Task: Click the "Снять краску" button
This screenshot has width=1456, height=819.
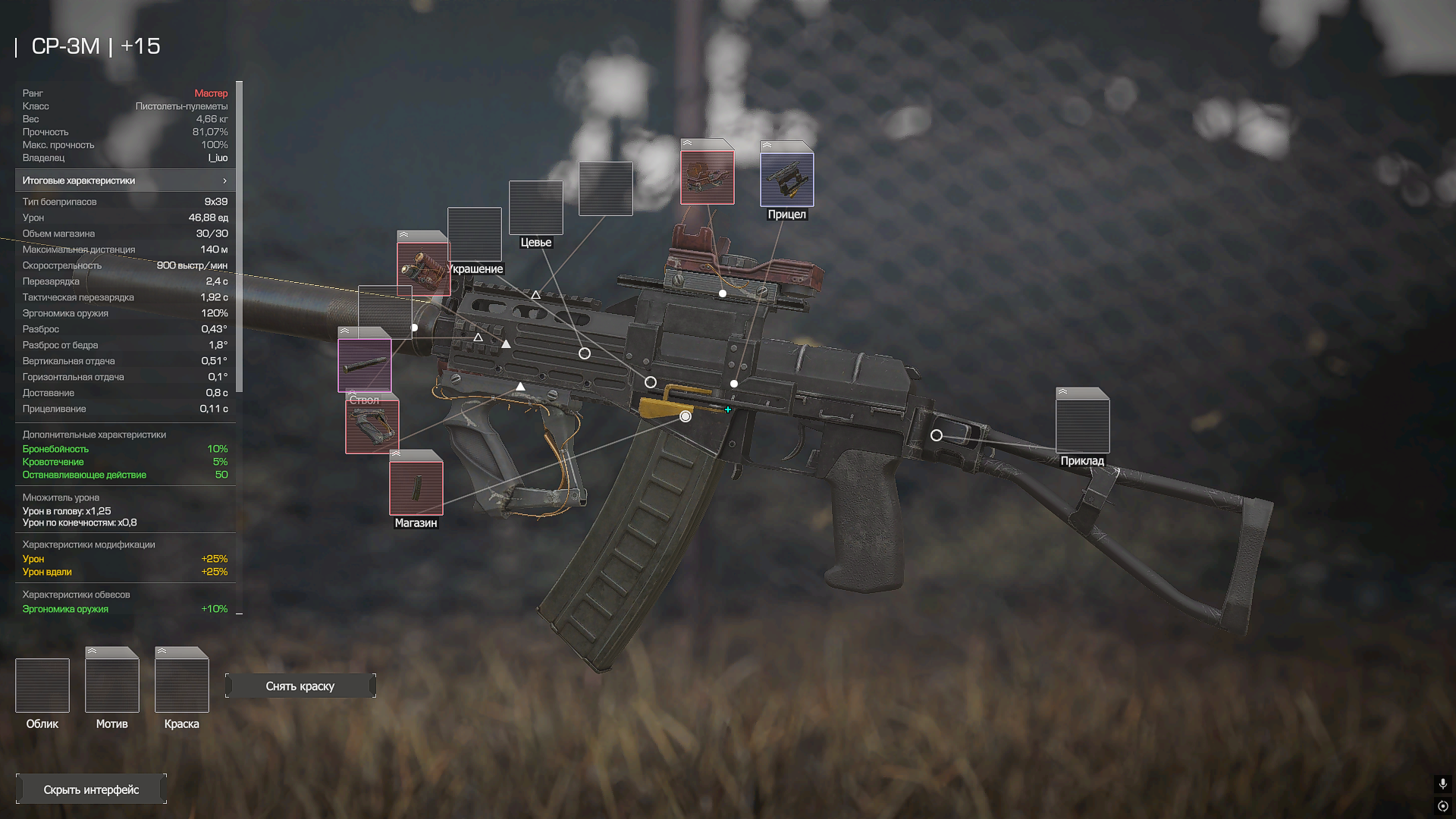Action: [x=300, y=686]
